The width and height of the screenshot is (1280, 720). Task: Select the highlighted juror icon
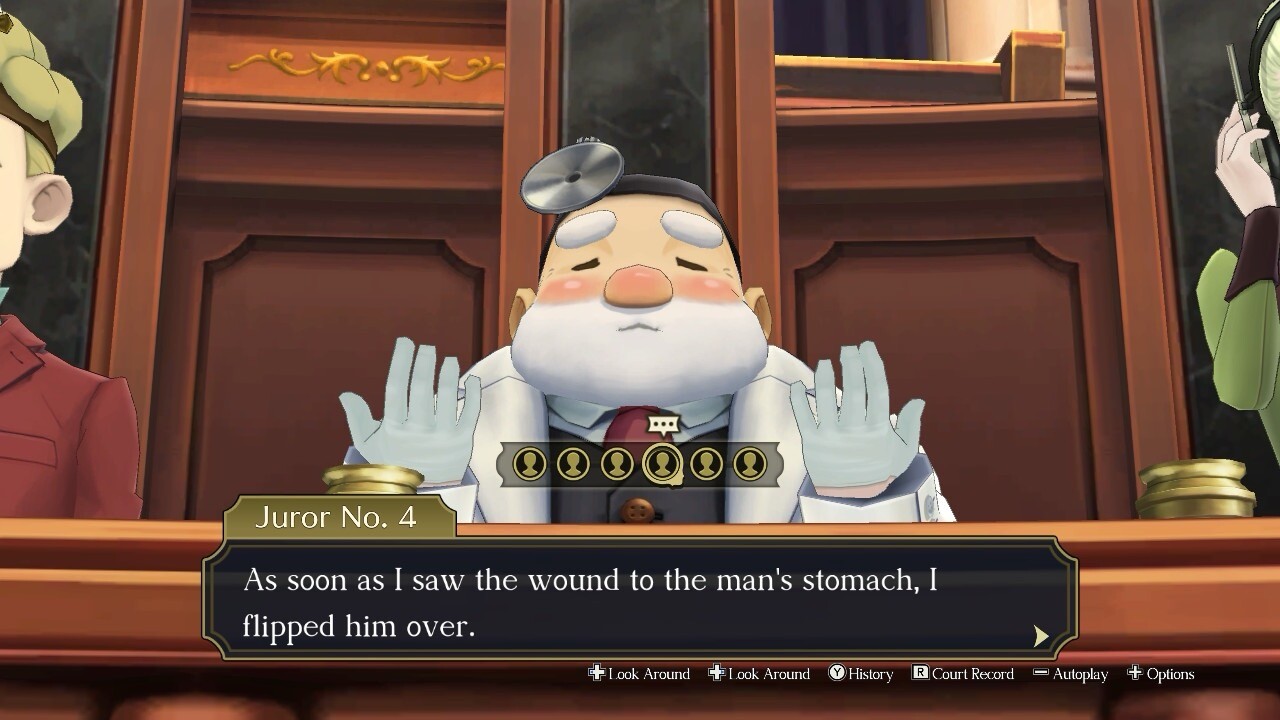point(662,464)
